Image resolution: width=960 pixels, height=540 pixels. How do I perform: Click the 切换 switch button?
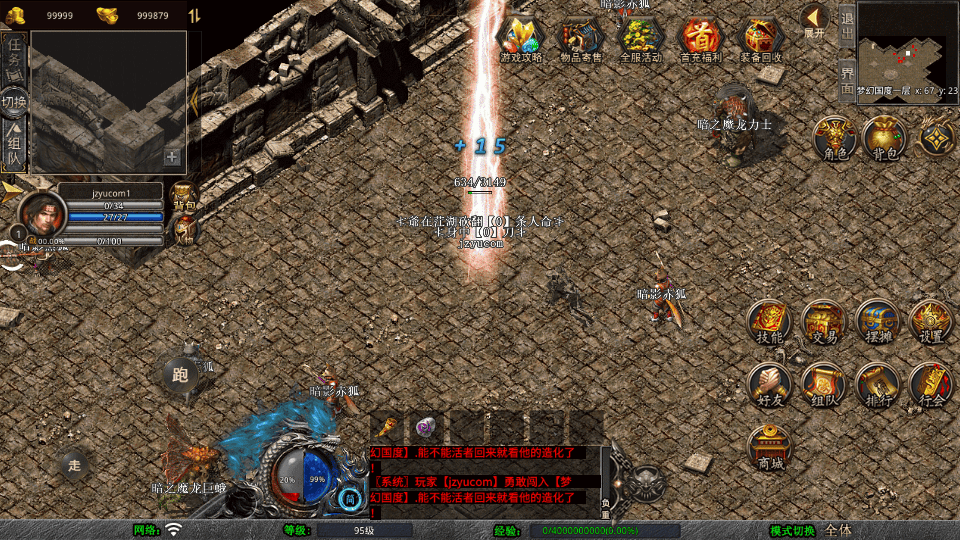(14, 102)
